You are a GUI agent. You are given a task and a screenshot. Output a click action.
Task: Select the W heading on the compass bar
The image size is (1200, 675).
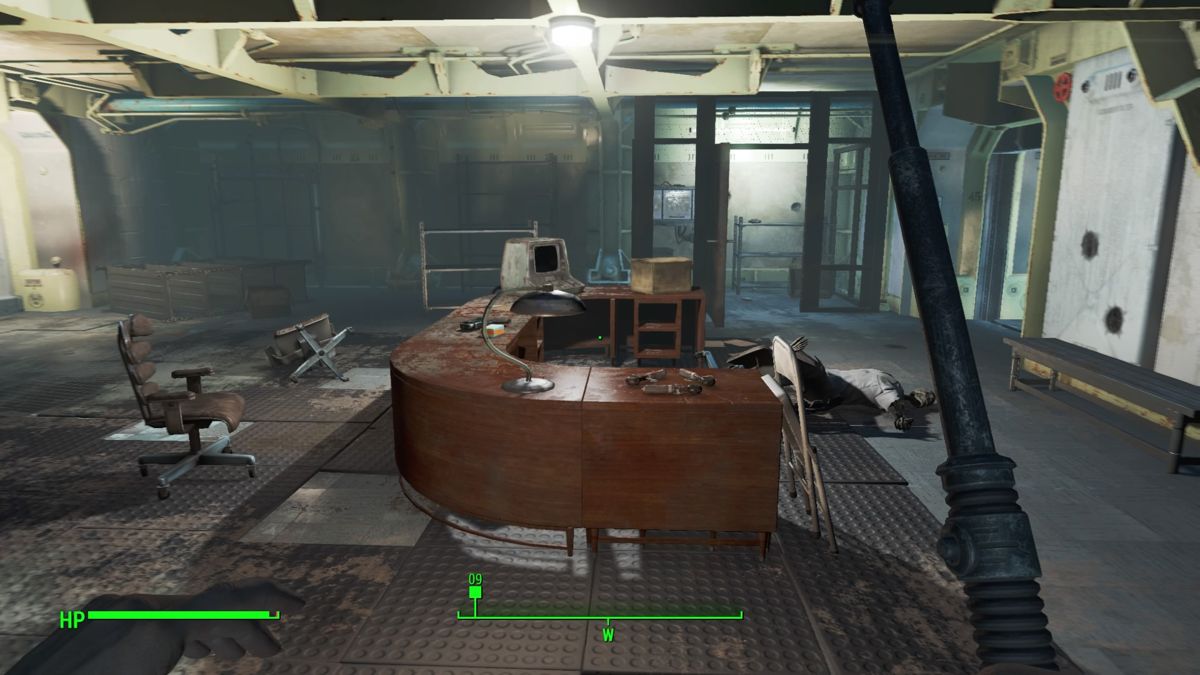tap(607, 635)
